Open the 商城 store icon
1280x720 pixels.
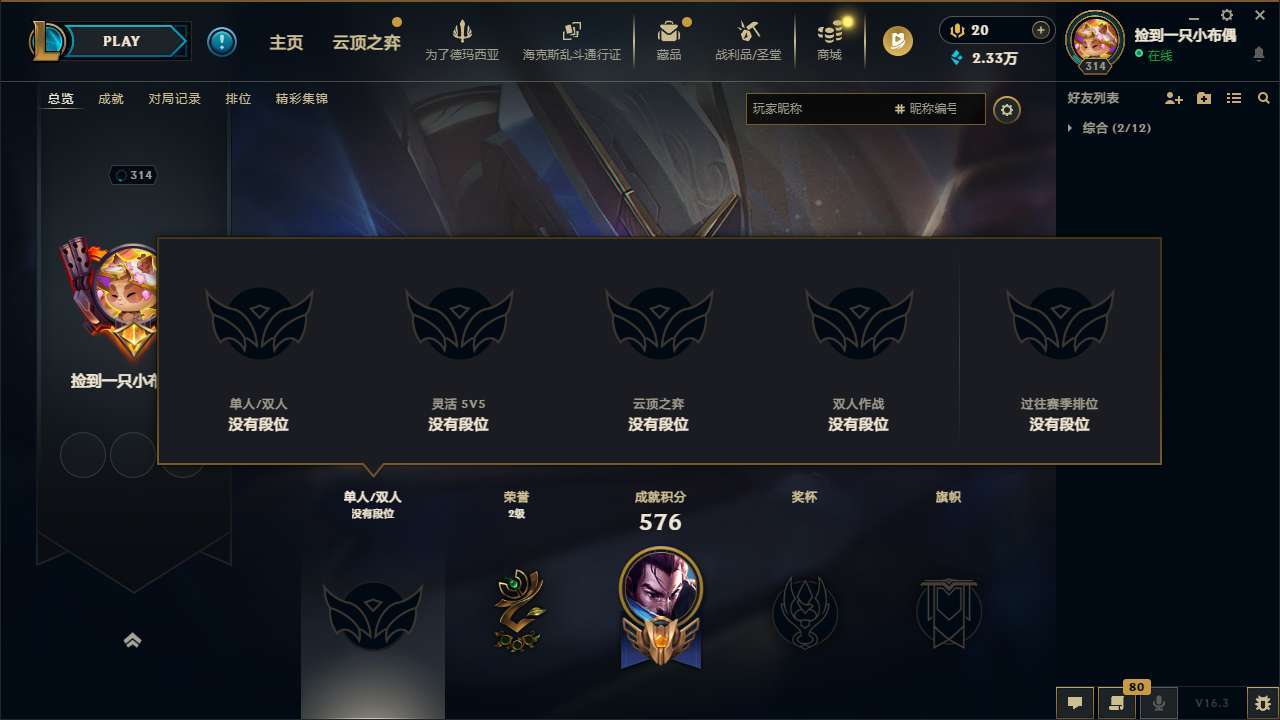point(829,41)
